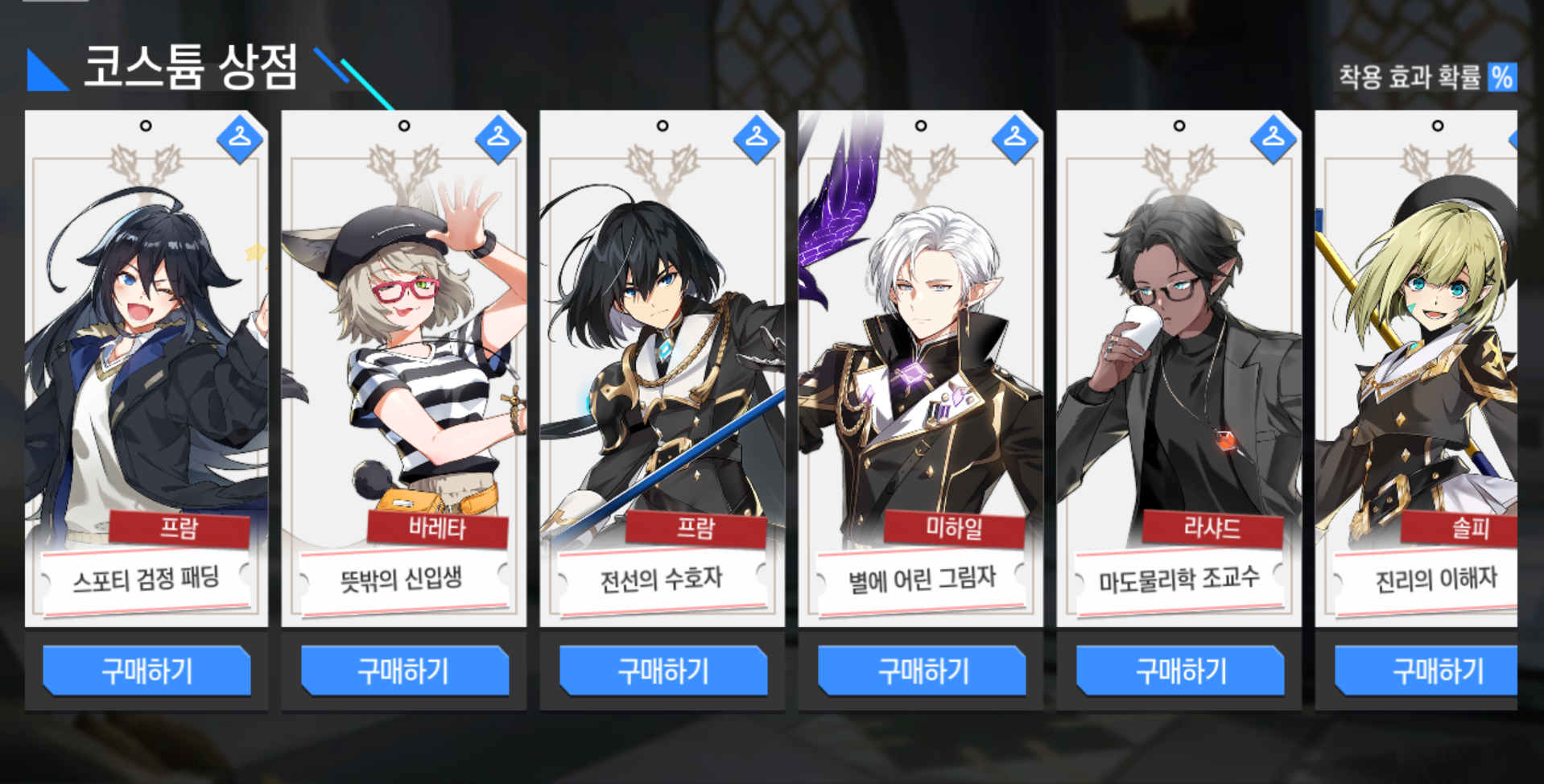Buy the 마도물리학 조교수 costume

[x=1180, y=671]
